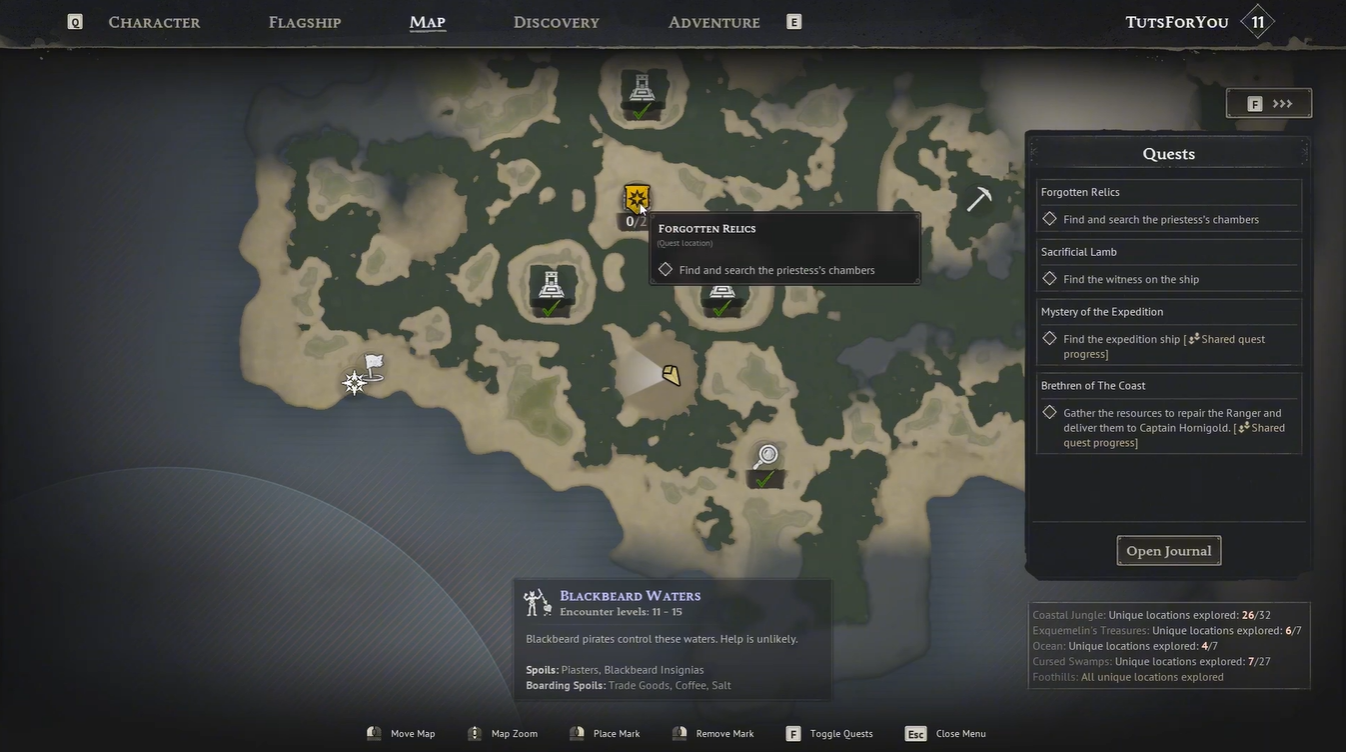Click the ship wheel icon beside Blackbeard Waters
The height and width of the screenshot is (752, 1346).
coord(536,600)
